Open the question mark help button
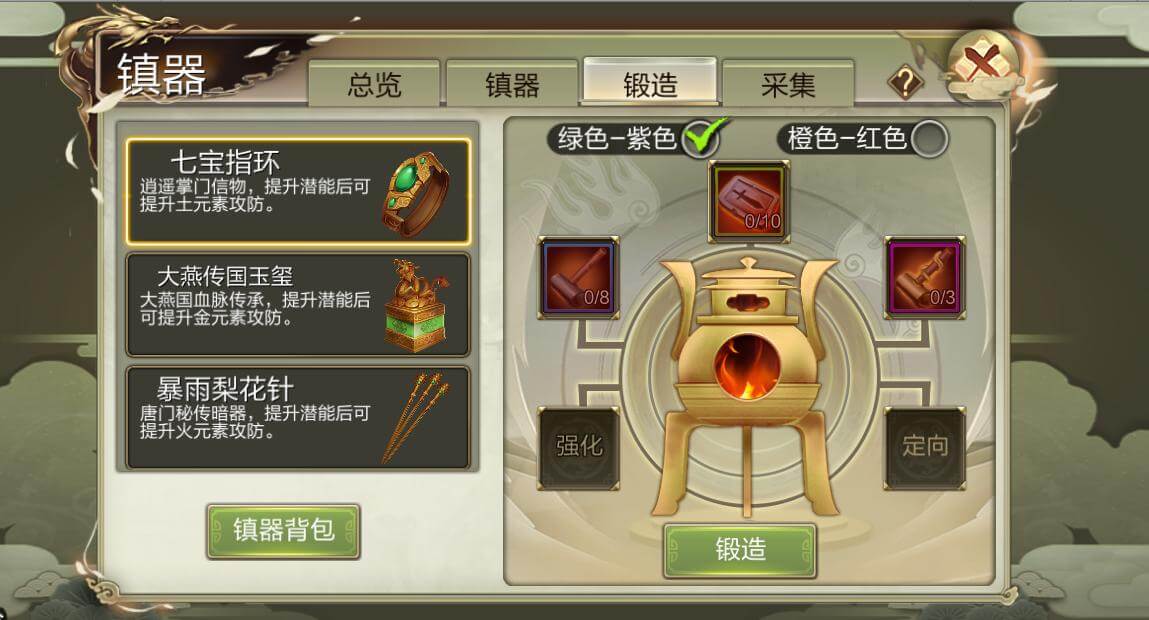Screen dimensions: 1149x620 [904, 83]
